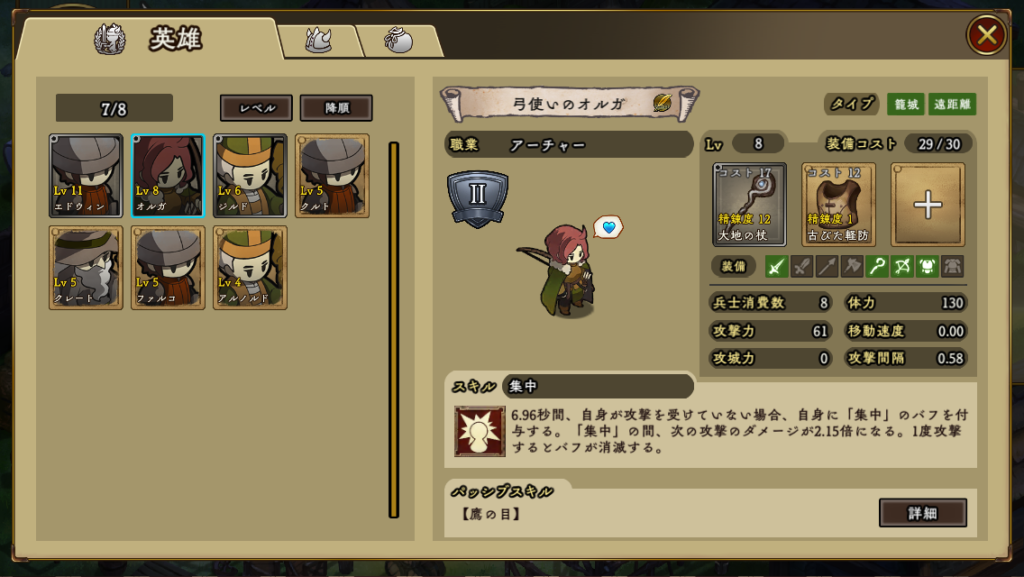The width and height of the screenshot is (1024, 577).
Task: Show 詳細 details for the passive skill
Action: pos(922,512)
